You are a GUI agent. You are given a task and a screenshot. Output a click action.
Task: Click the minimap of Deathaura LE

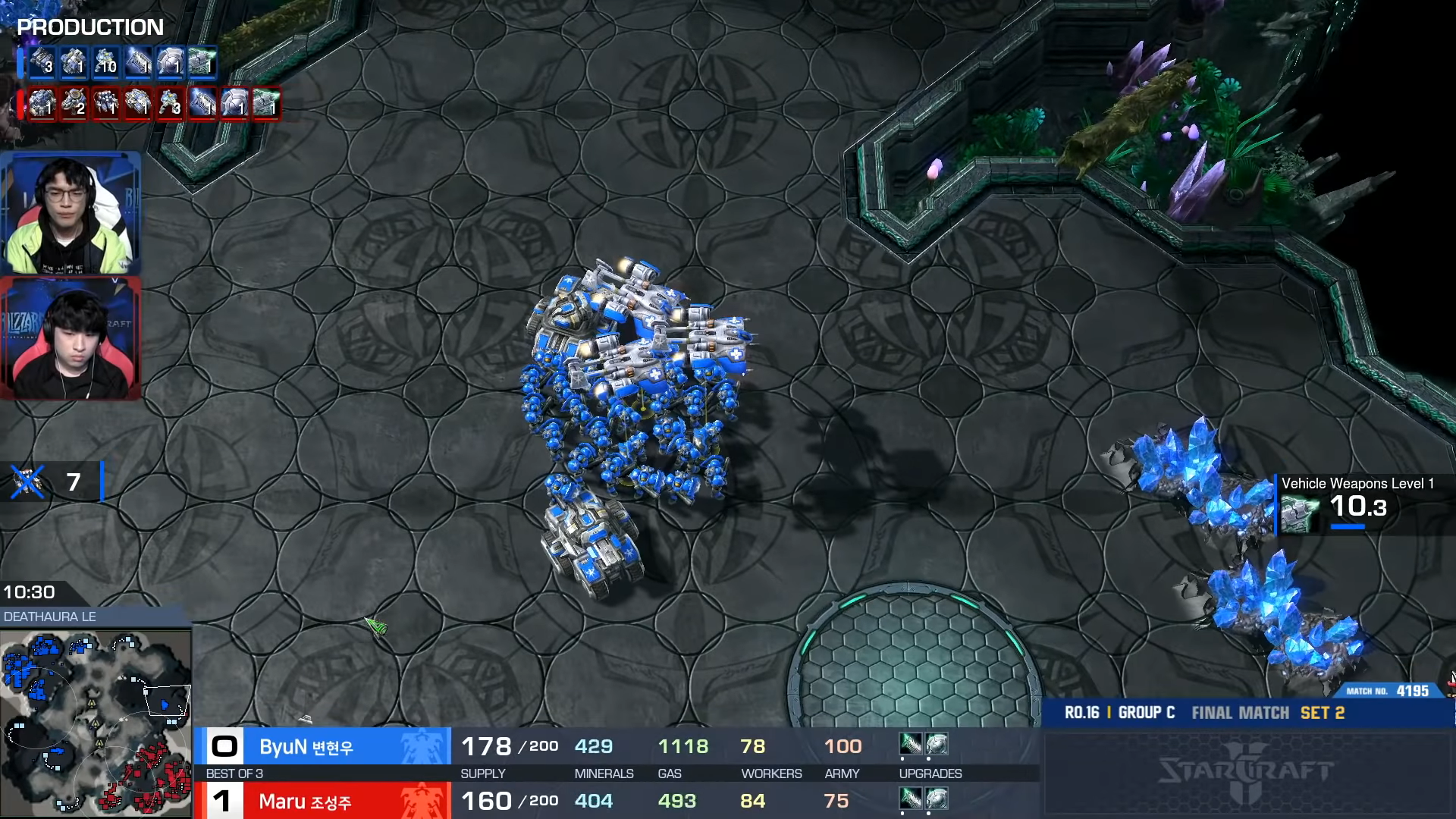point(96,722)
